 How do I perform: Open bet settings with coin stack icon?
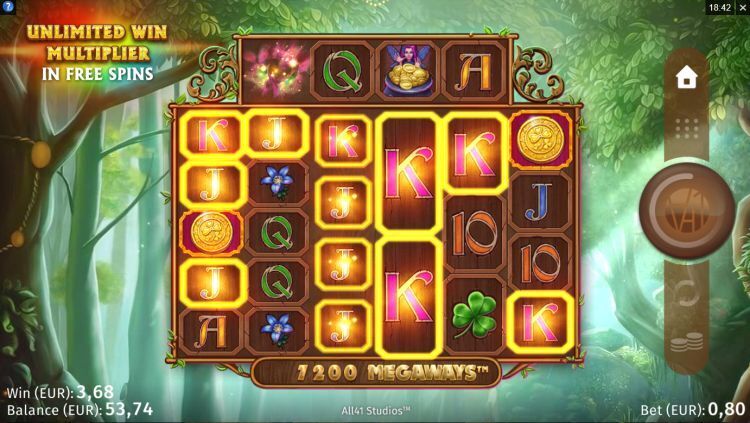pyautogui.click(x=686, y=345)
